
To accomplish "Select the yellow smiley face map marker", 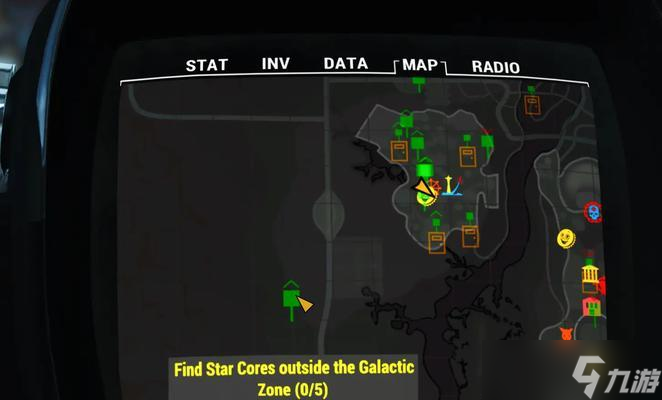I will [567, 238].
